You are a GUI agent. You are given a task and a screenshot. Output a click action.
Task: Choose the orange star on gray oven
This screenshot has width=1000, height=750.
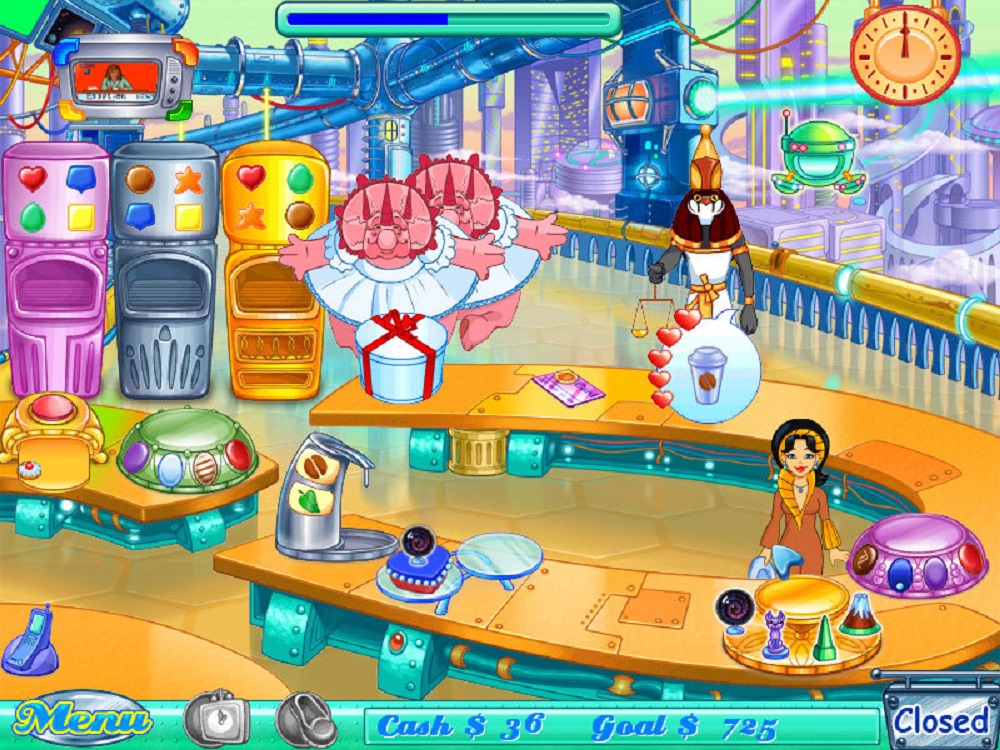click(188, 180)
